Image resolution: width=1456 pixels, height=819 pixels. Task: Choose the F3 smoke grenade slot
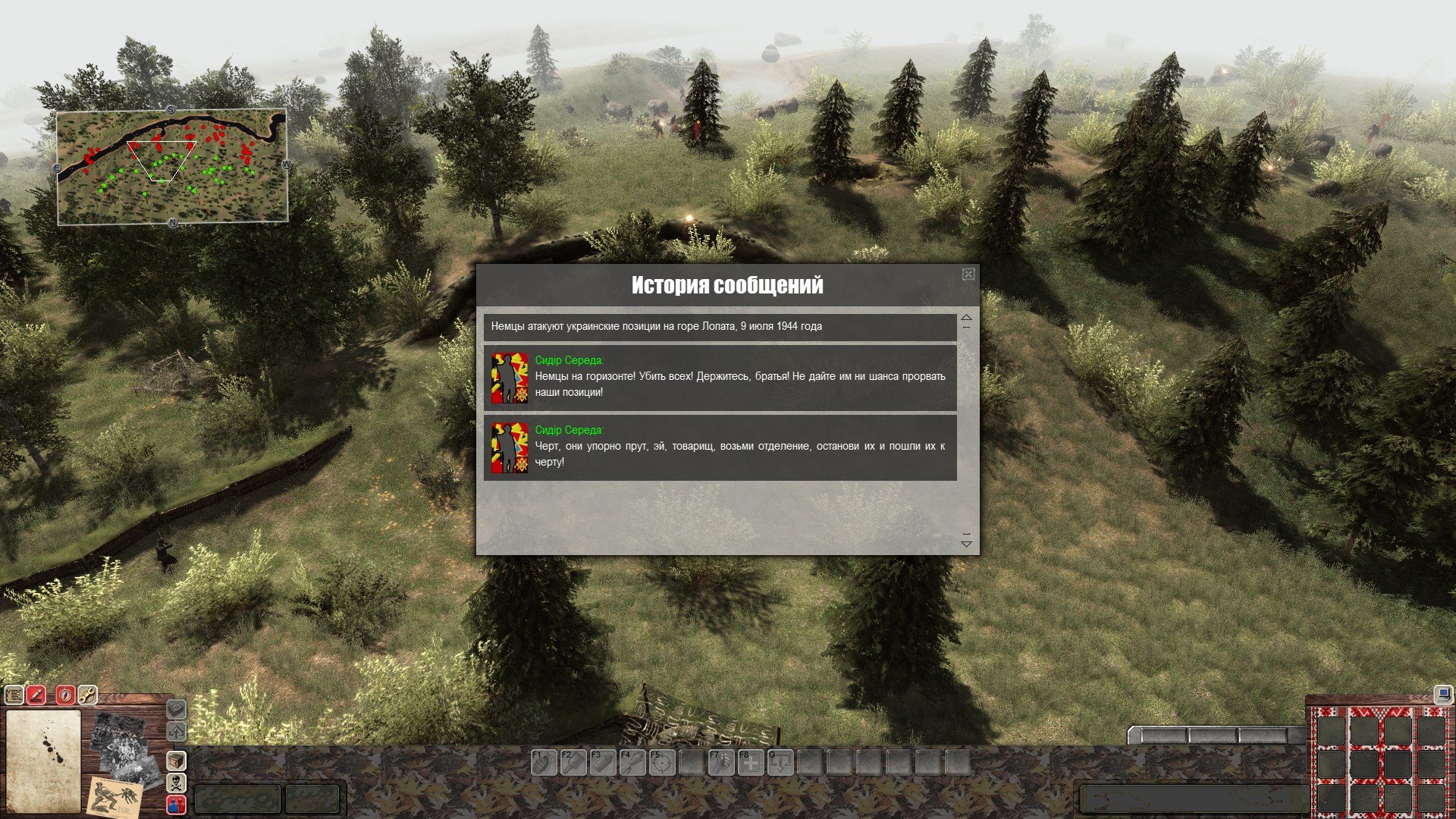click(602, 762)
